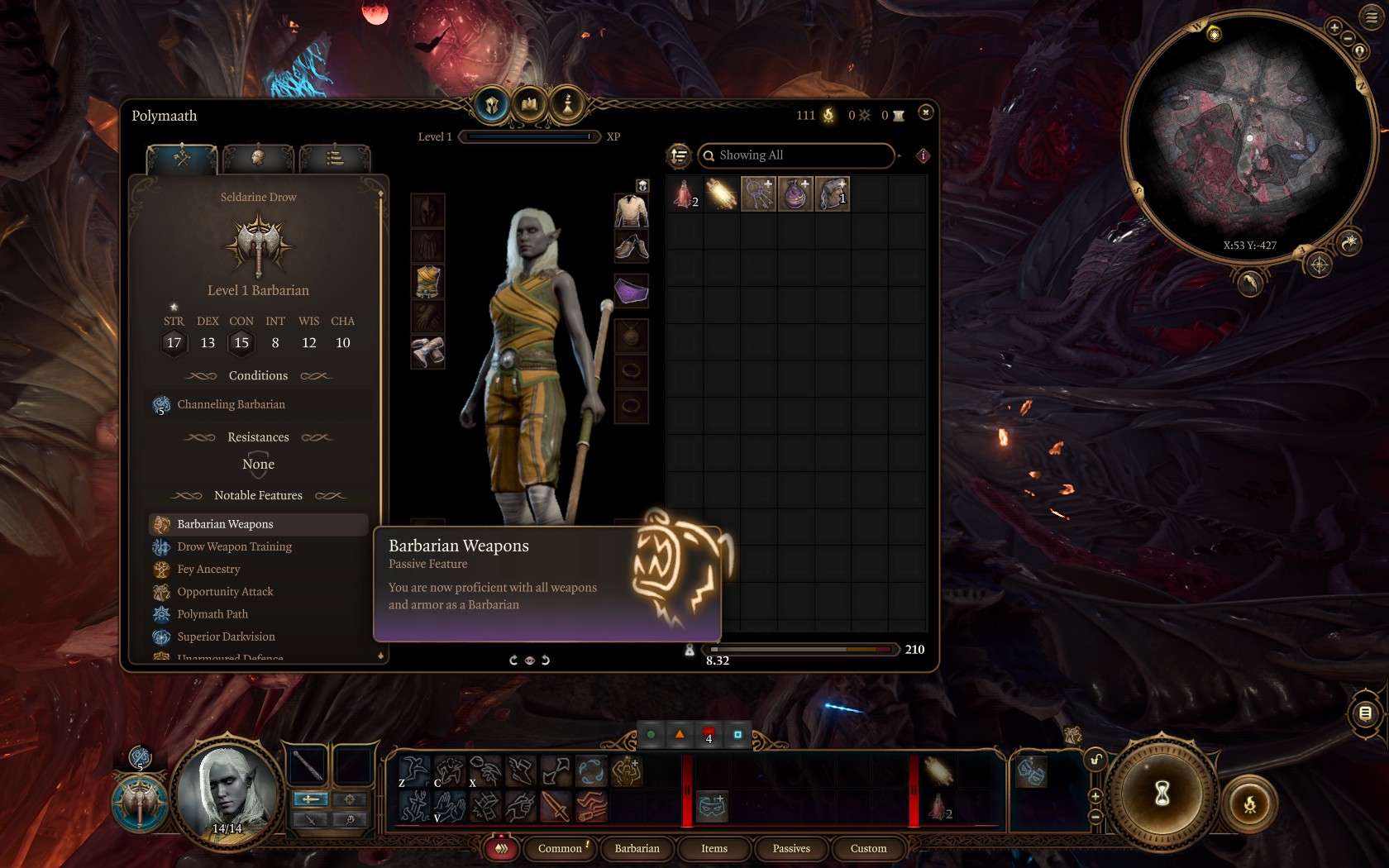
Task: Select the Items hotbar tab
Action: [714, 848]
